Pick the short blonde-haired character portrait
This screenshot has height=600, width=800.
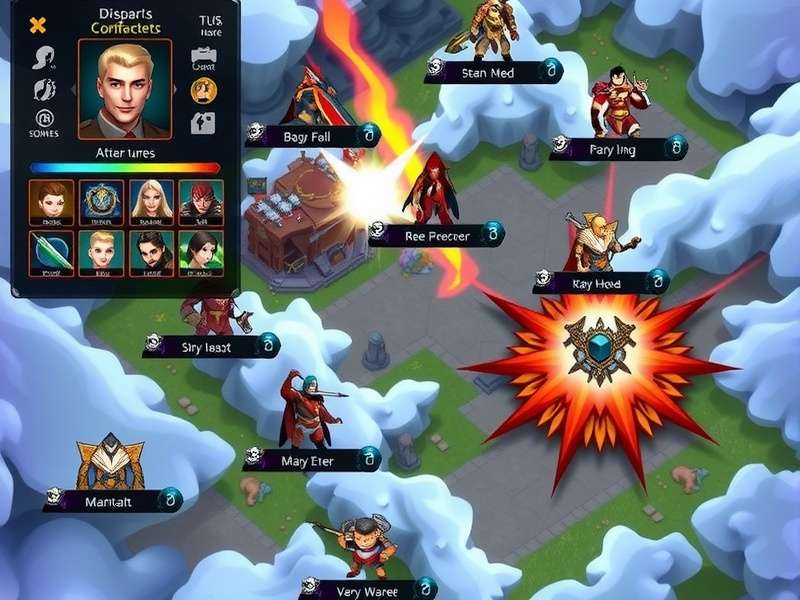tap(101, 252)
